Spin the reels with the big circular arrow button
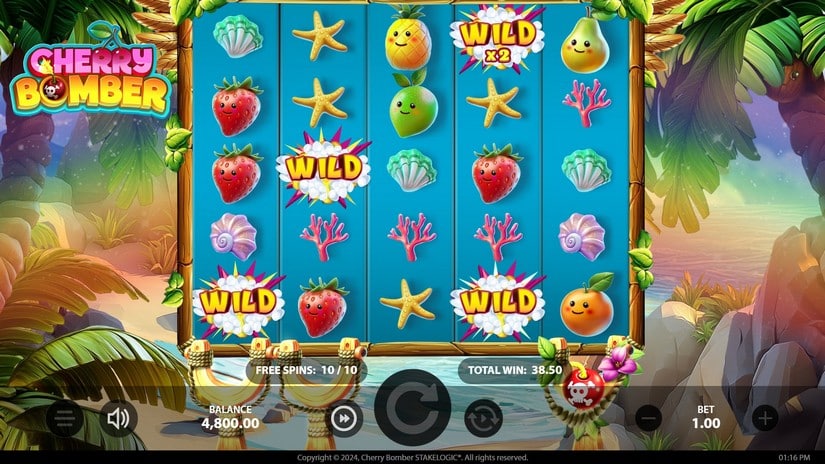The height and width of the screenshot is (464, 825). (413, 414)
